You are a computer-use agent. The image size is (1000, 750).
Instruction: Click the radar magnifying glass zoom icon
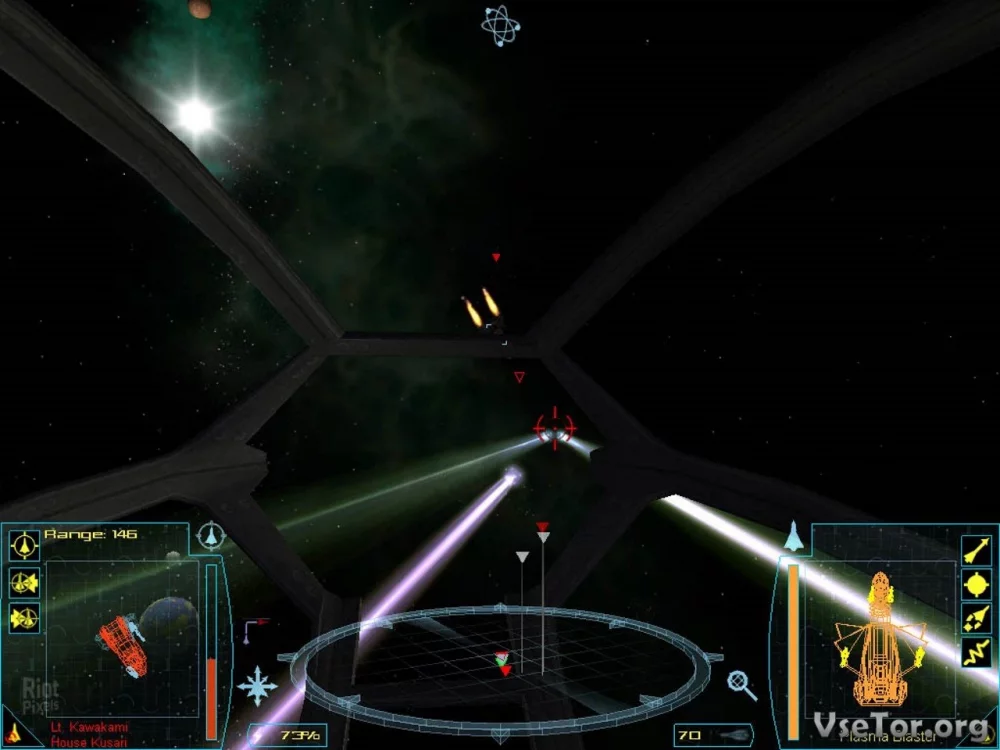(741, 684)
